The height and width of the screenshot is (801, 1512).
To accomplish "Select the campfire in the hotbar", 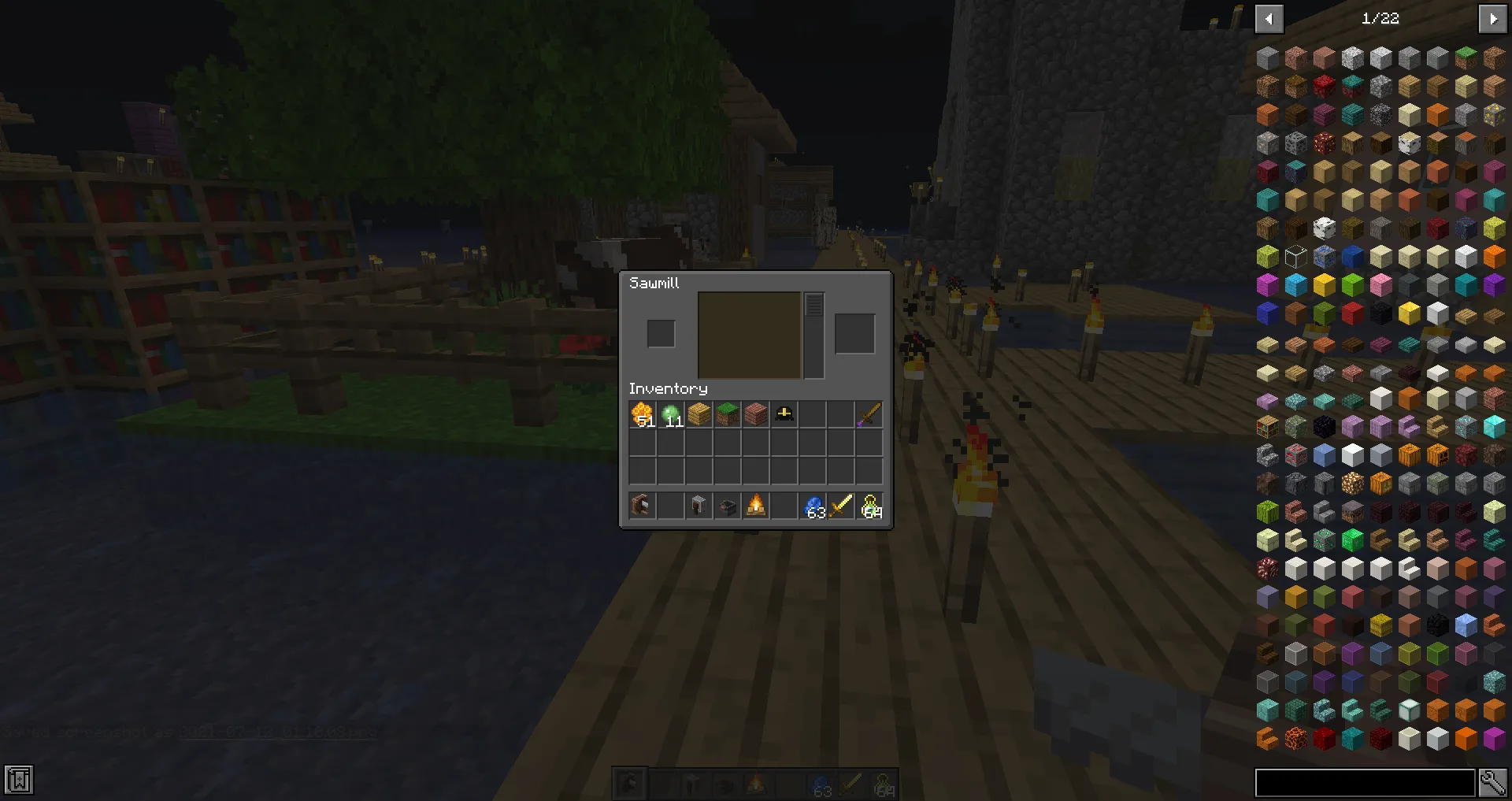I will (x=755, y=506).
